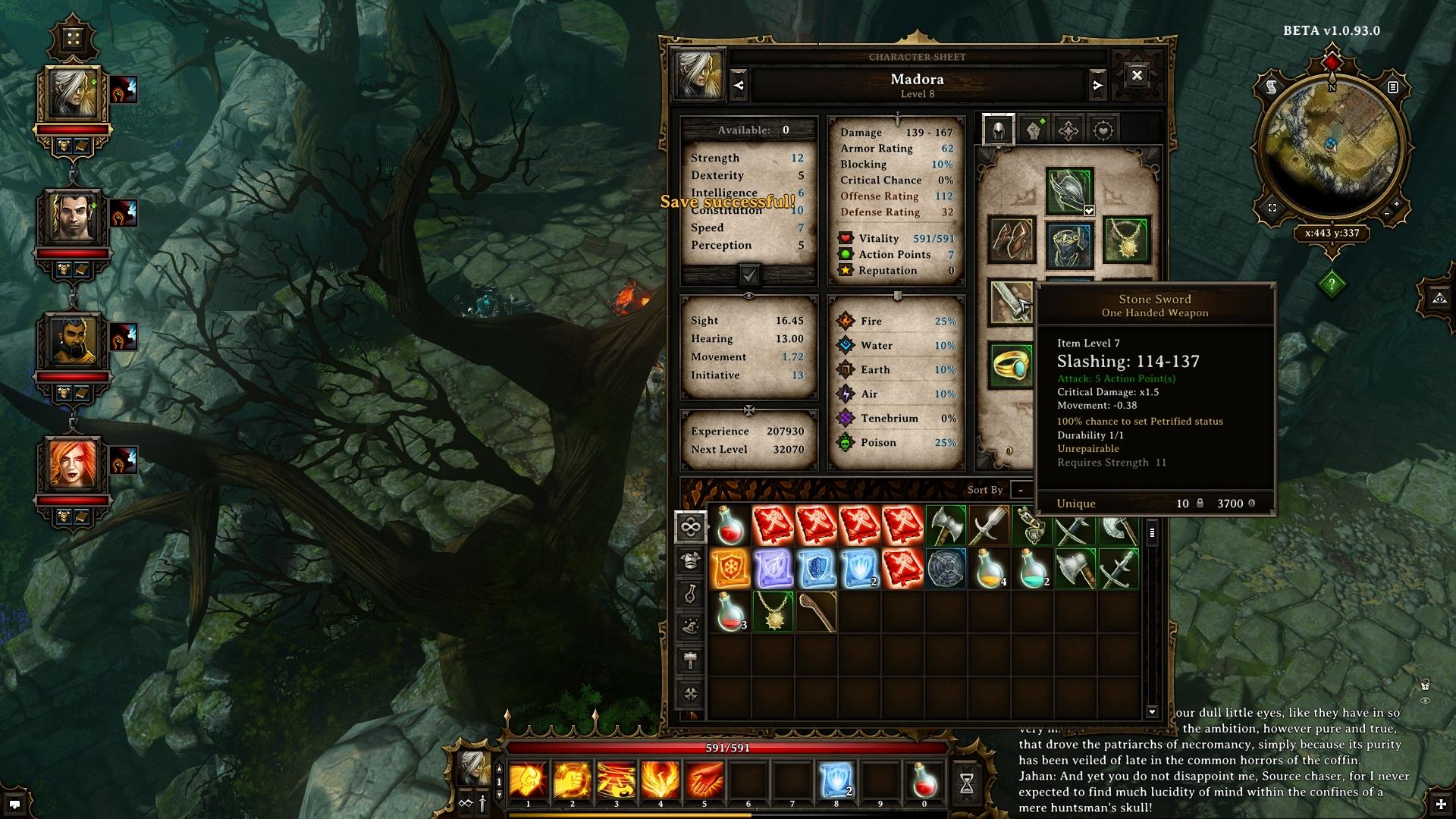Screen dimensions: 1456x819
Task: Switch to the previous character arrow
Action: click(x=739, y=86)
